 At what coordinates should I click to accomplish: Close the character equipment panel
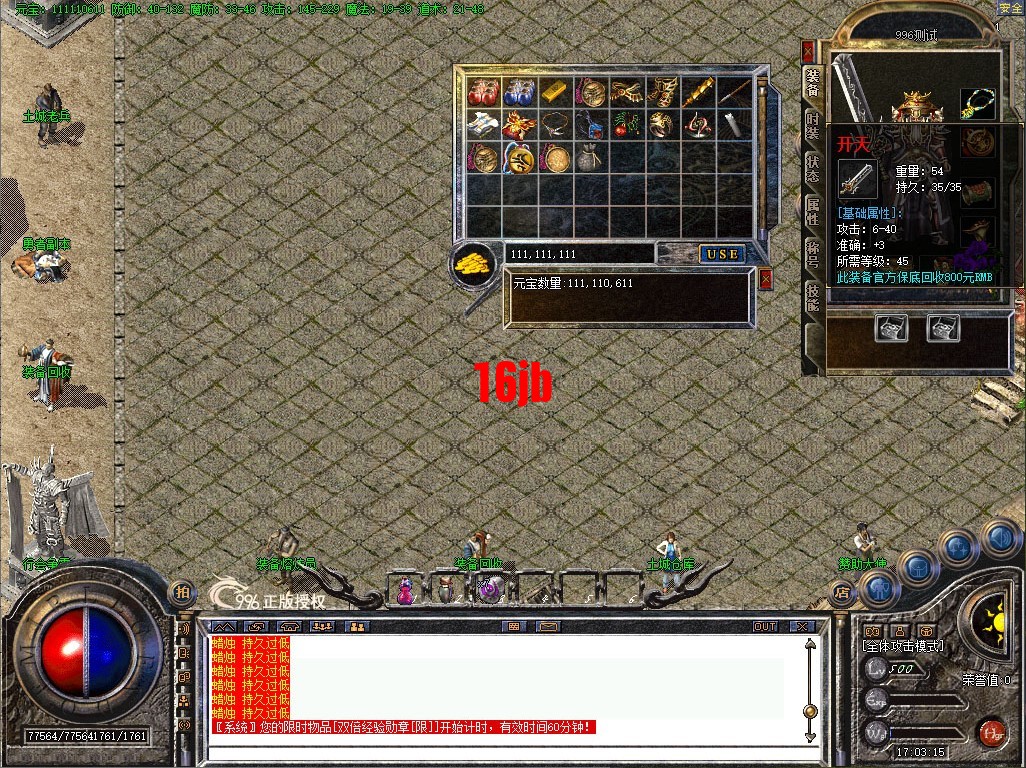(808, 51)
